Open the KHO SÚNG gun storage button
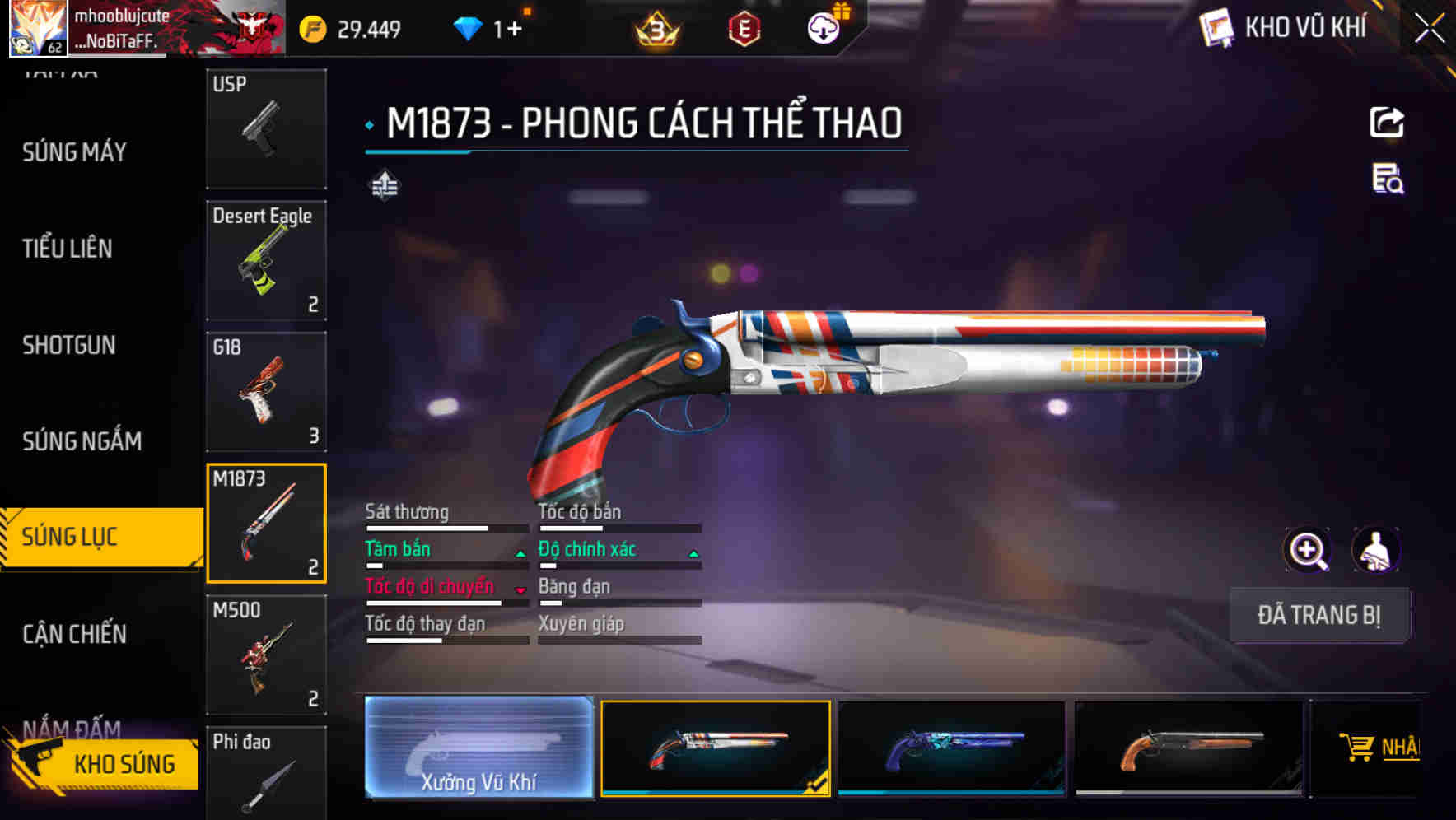Viewport: 1456px width, 820px height. (105, 763)
